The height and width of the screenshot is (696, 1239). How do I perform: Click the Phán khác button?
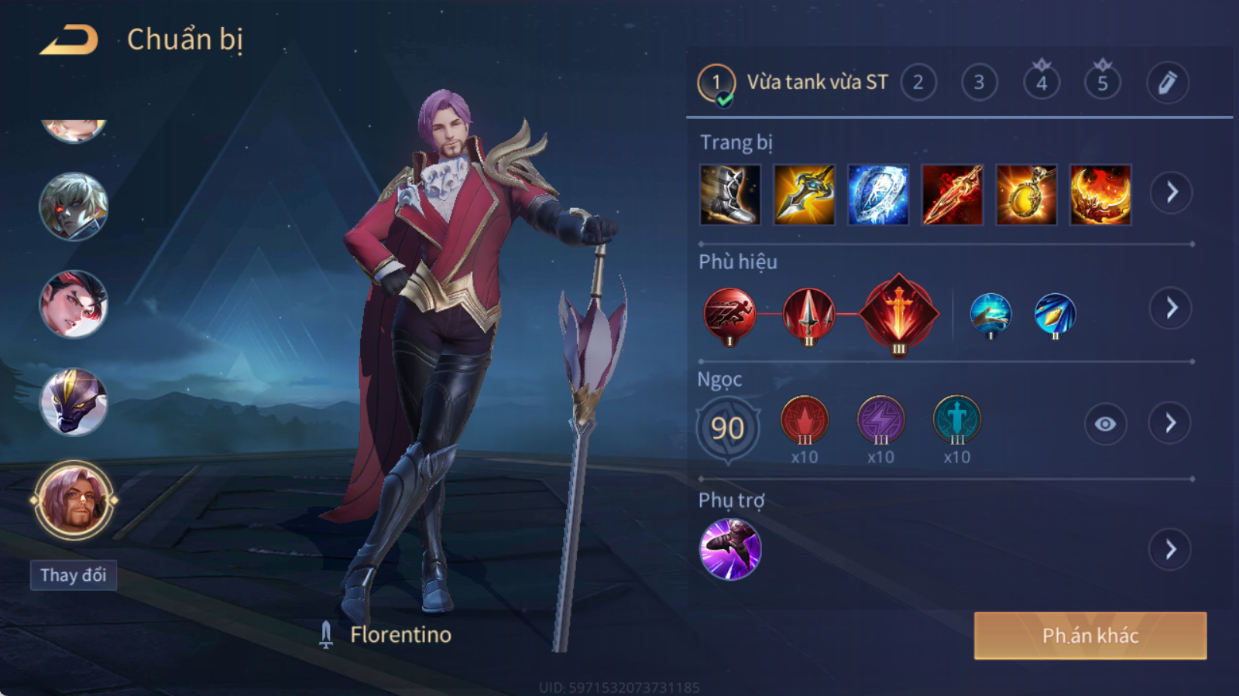1090,636
